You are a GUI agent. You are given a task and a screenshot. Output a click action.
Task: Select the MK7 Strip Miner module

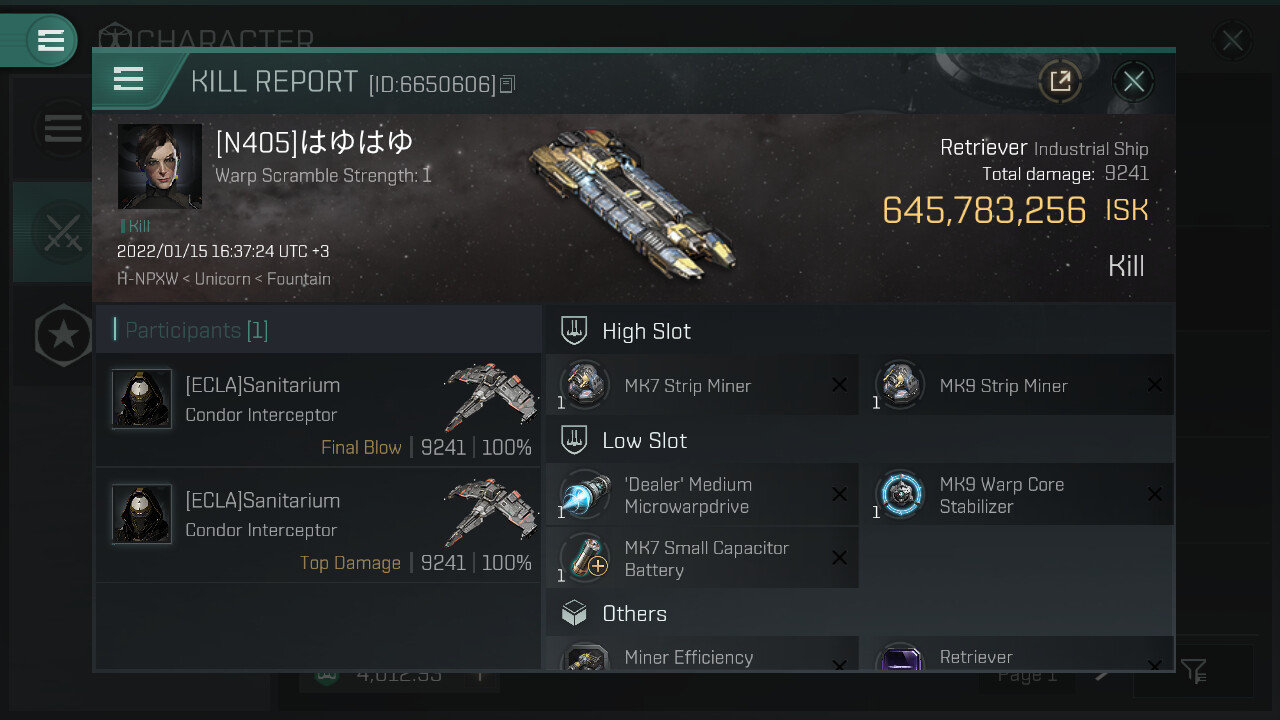tap(702, 386)
